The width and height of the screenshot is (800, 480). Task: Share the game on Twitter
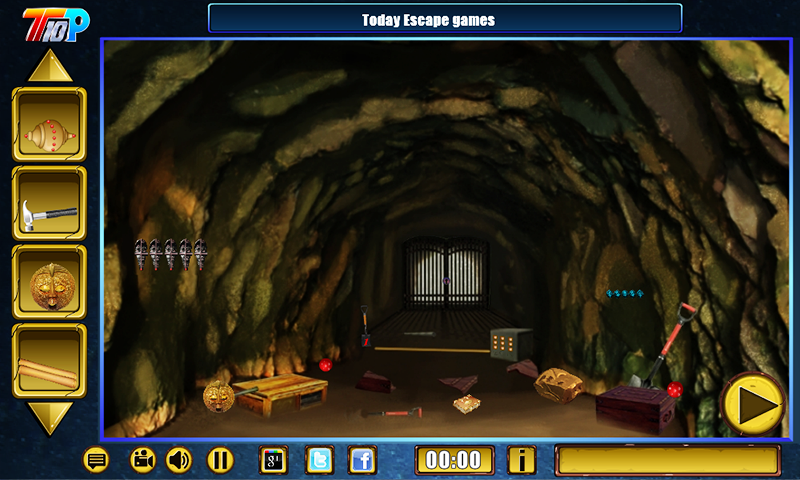(319, 460)
